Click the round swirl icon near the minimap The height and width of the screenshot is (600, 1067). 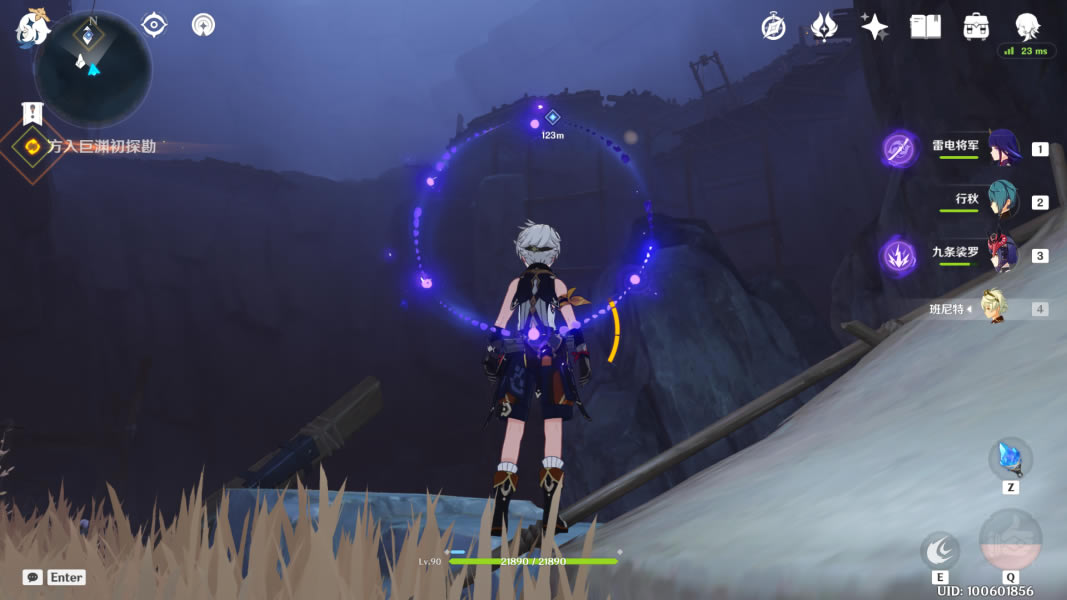coord(203,25)
